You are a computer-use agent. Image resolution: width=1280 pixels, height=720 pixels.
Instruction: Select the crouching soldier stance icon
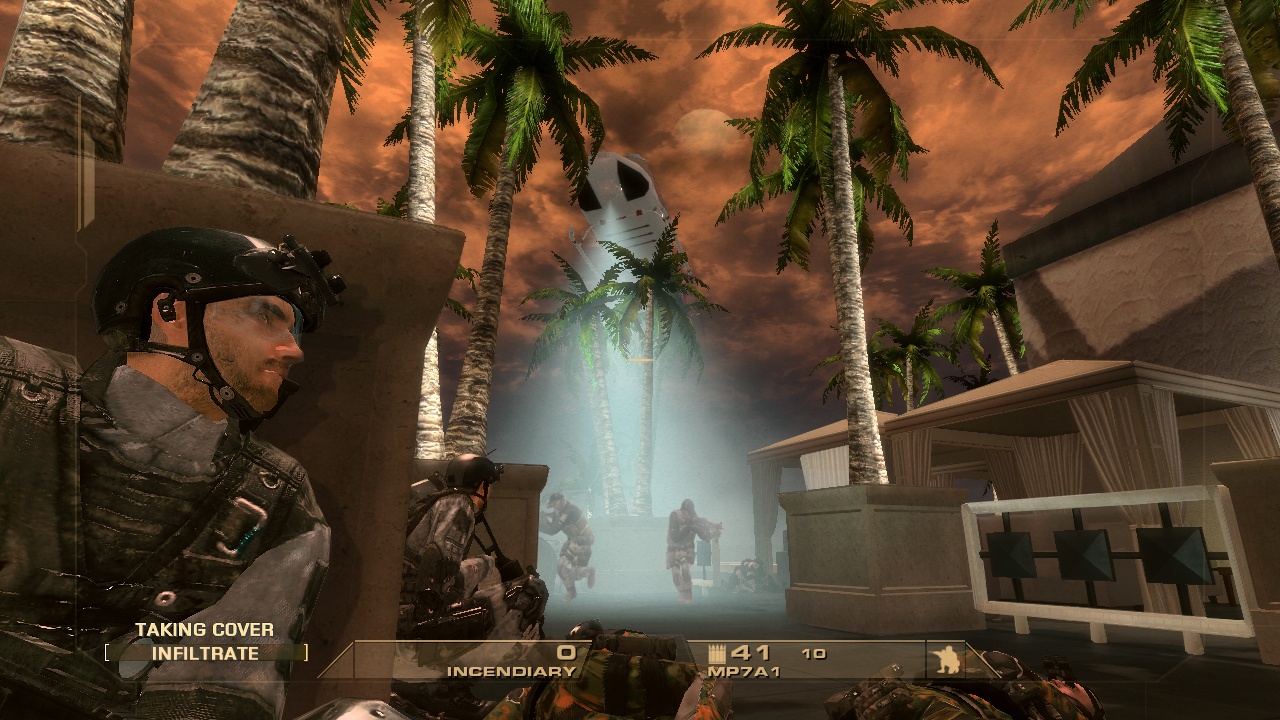tap(945, 658)
